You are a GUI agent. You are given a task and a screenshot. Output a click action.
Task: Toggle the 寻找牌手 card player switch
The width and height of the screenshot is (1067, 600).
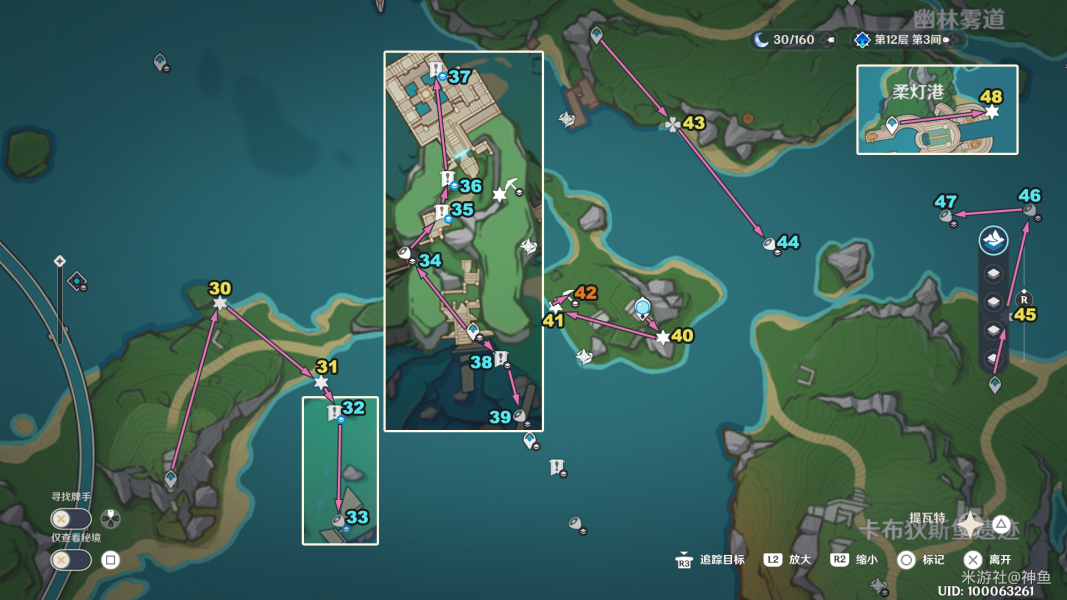[71, 519]
